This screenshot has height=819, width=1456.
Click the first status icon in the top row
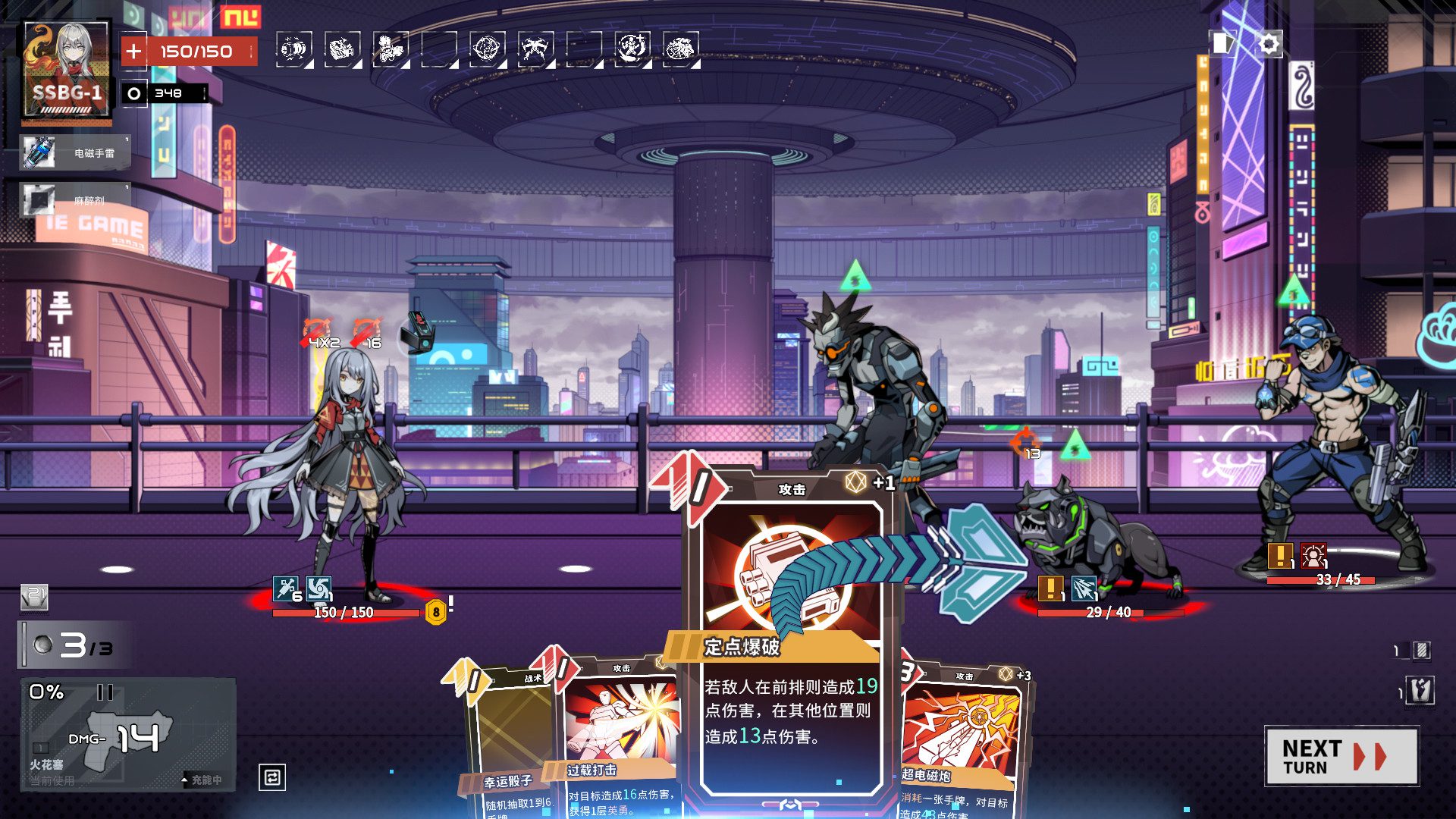click(x=296, y=48)
